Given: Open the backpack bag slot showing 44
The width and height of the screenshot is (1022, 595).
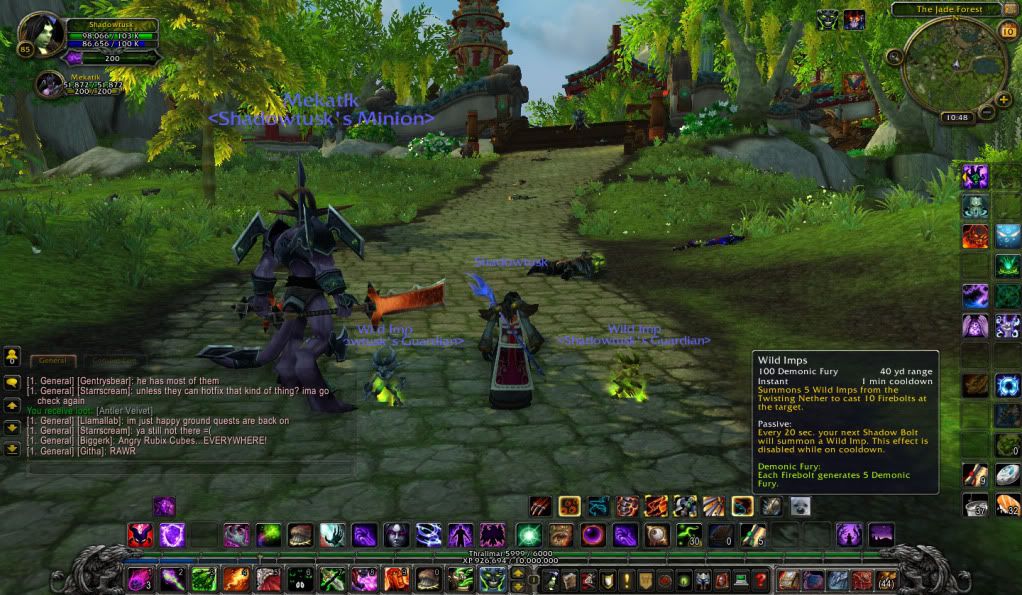Looking at the screenshot, I should 886,579.
